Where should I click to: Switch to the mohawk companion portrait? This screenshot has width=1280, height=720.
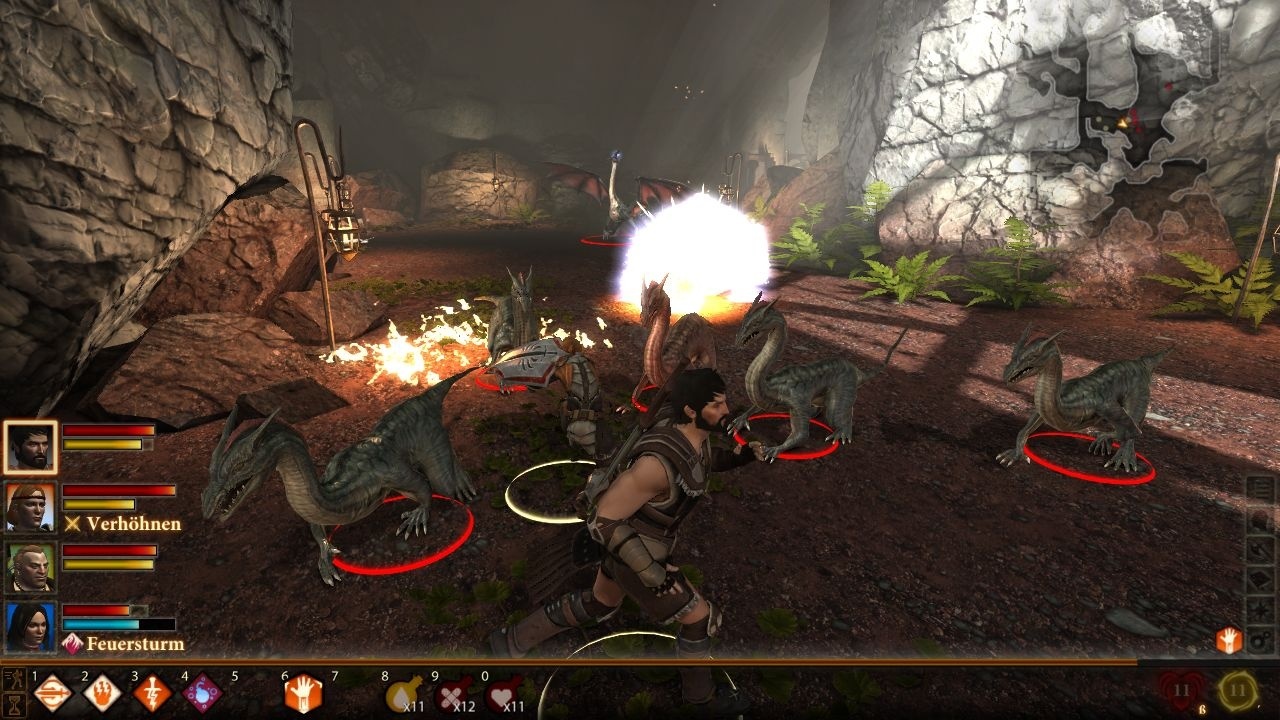click(30, 567)
